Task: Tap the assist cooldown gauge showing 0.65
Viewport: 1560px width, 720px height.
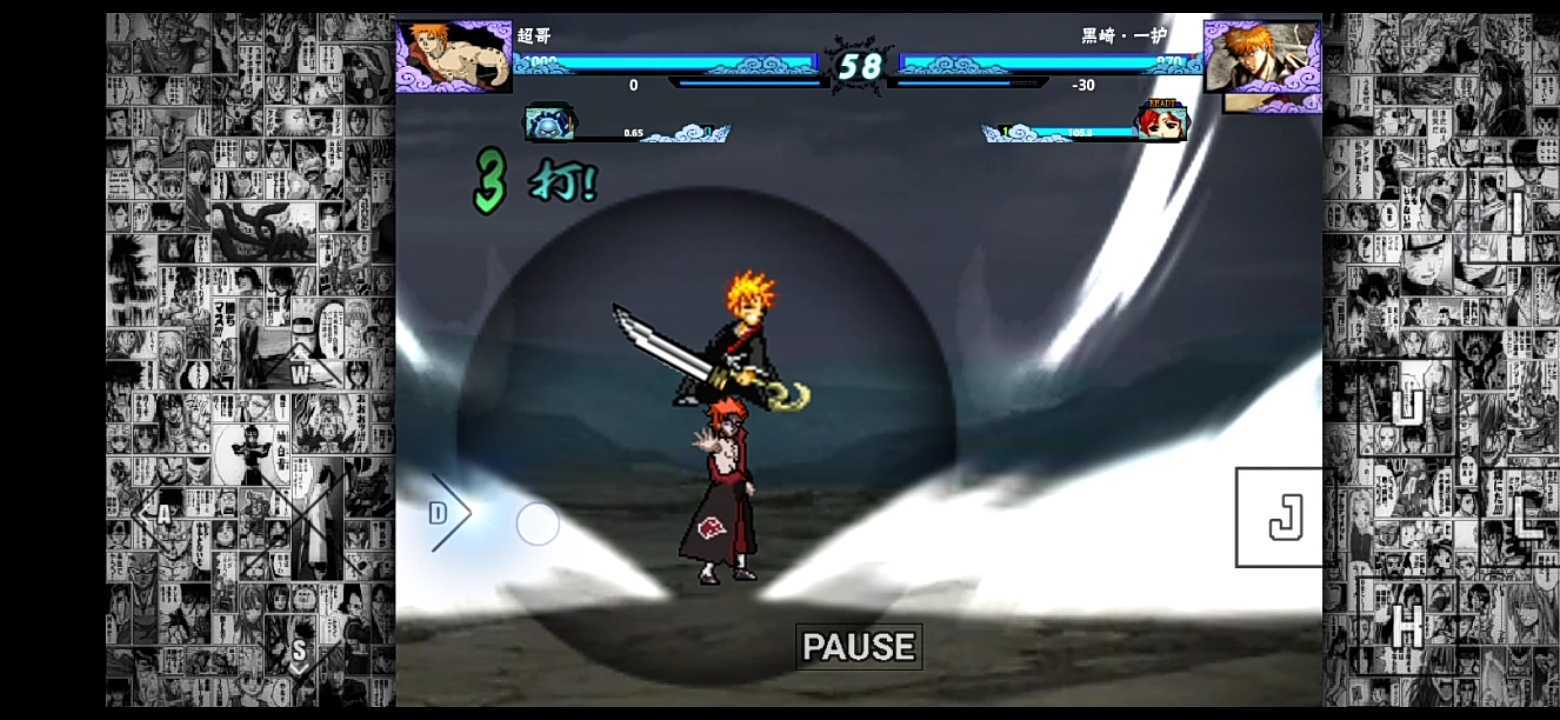Action: click(660, 131)
